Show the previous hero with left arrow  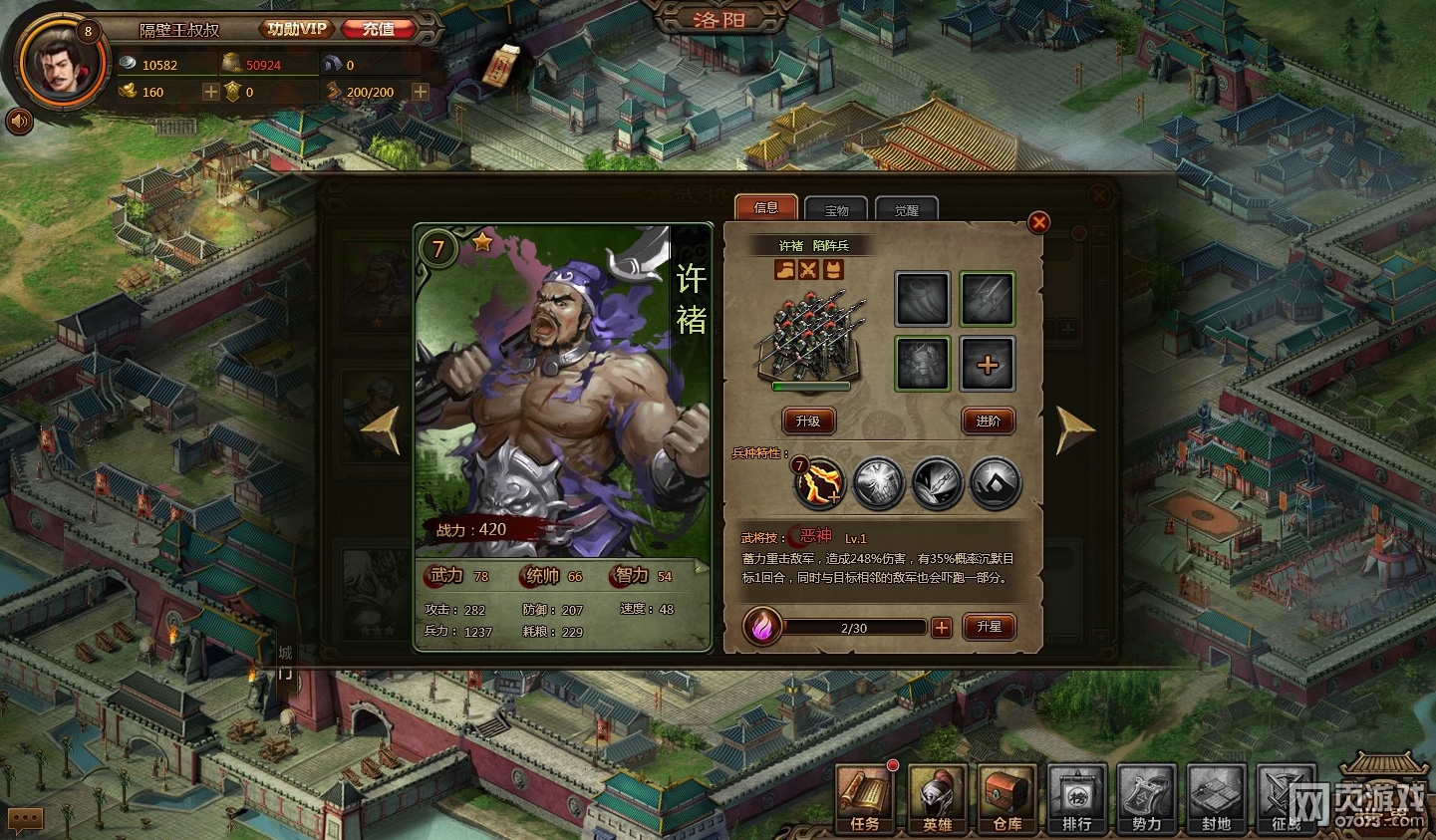[x=381, y=430]
